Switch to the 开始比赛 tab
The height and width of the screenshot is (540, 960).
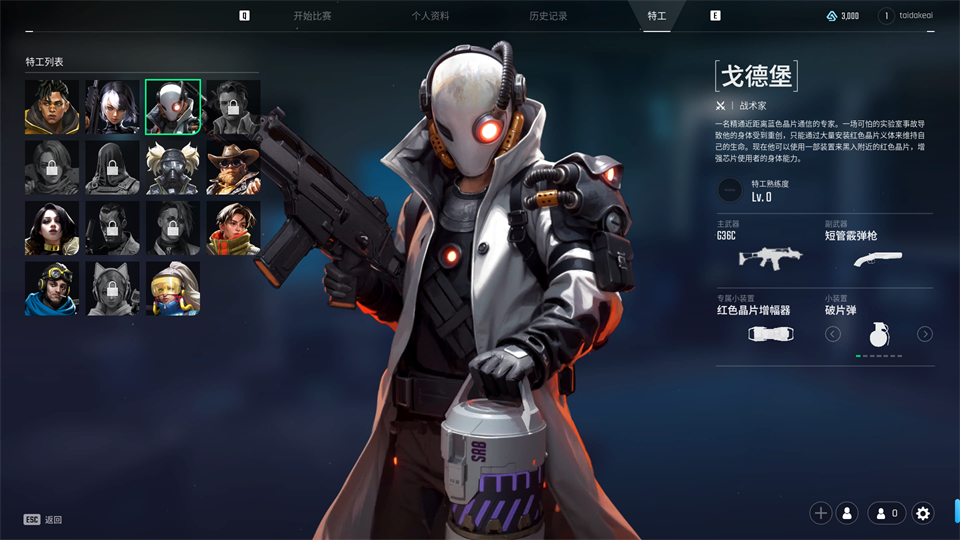pos(312,16)
